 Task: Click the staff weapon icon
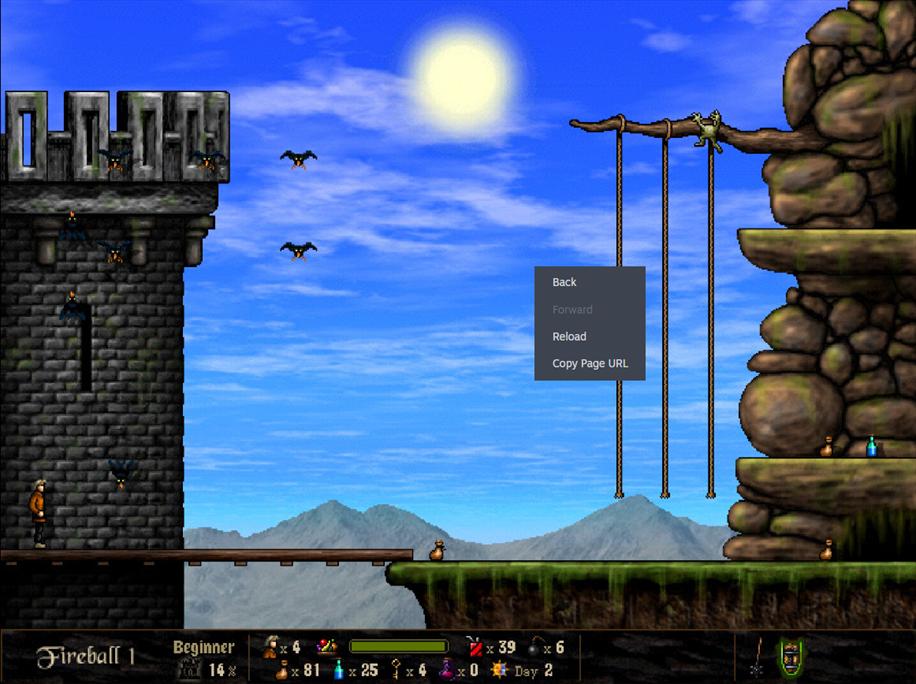point(757,657)
